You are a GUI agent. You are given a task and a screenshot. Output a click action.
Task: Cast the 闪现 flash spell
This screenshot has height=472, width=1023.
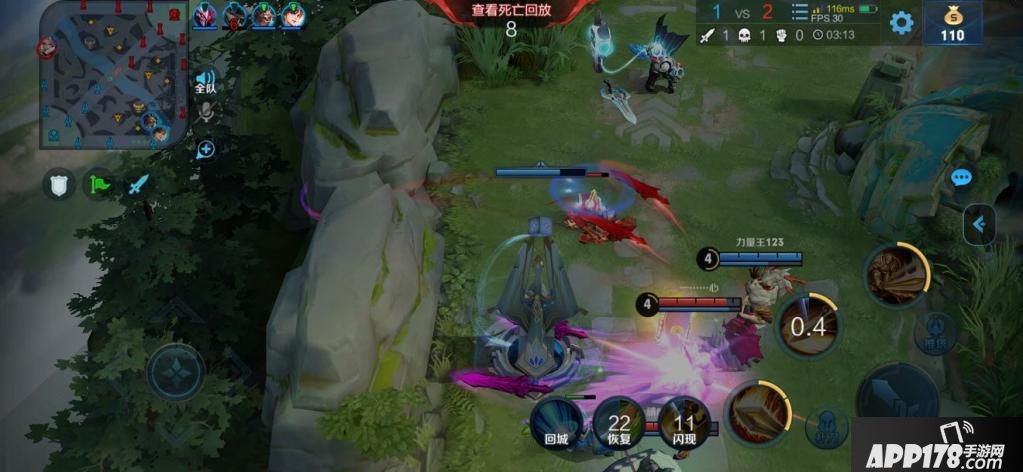click(x=684, y=421)
